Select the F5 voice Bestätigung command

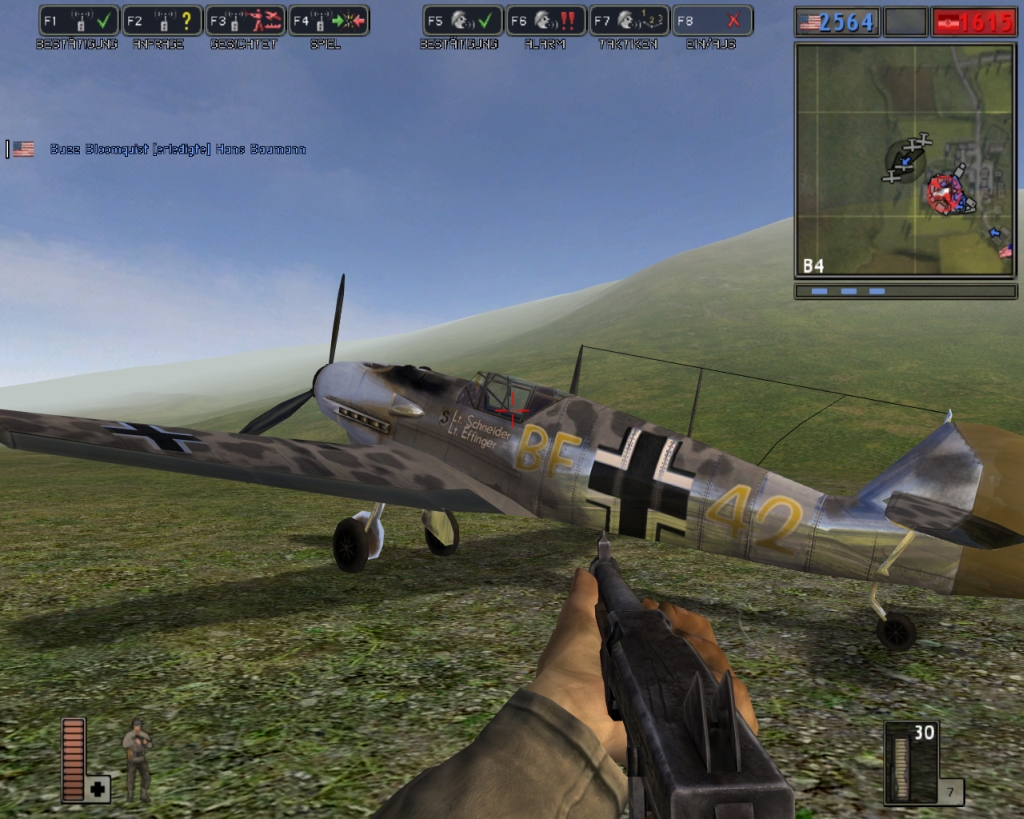(462, 21)
